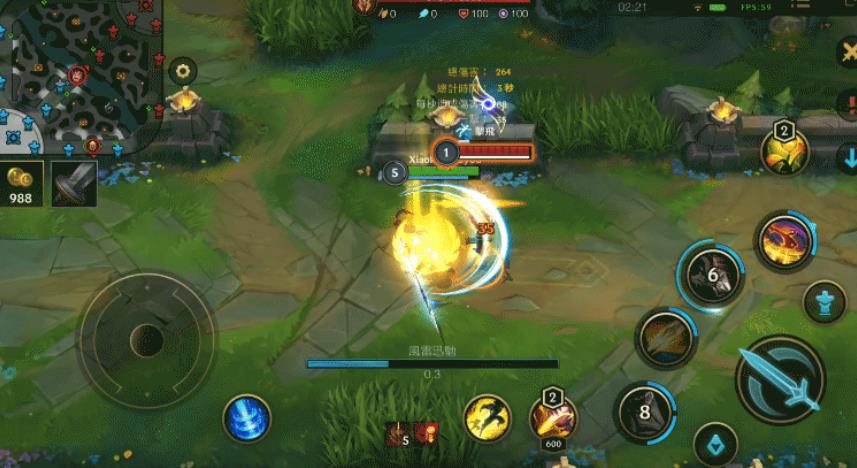
Task: Use the blue whirlwind summoner spell
Action: coord(246,417)
